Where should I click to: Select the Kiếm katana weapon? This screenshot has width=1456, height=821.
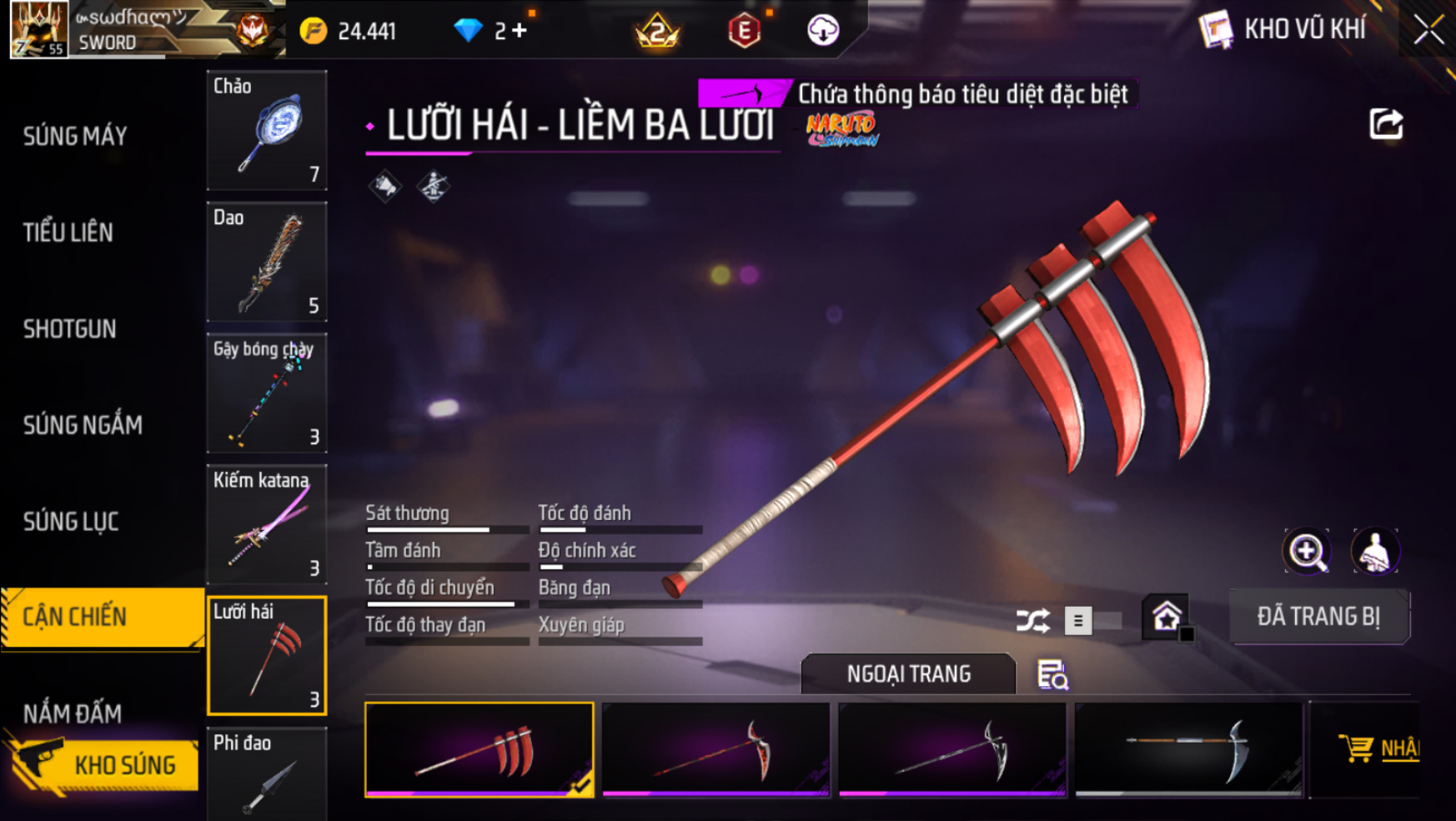(267, 524)
